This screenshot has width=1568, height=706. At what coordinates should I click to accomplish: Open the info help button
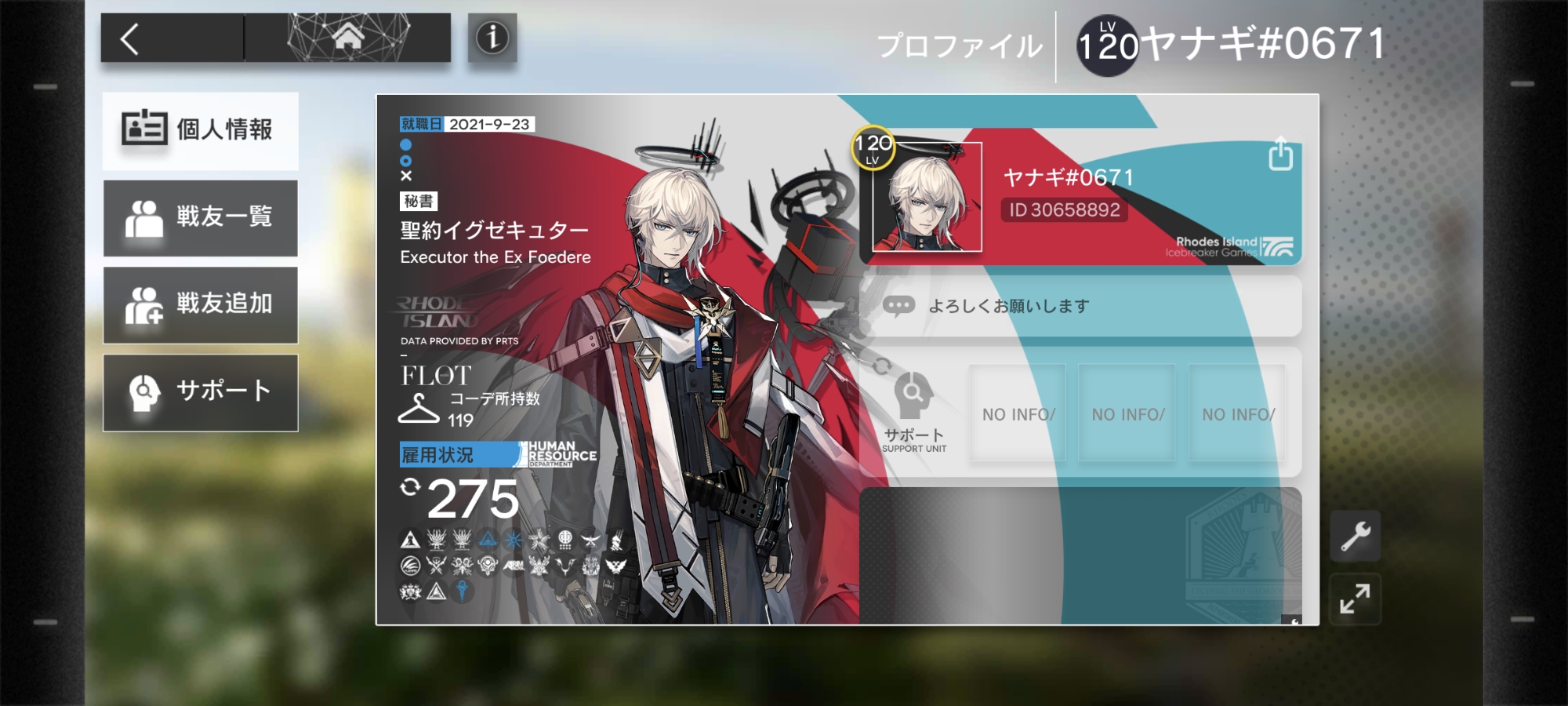pos(492,38)
